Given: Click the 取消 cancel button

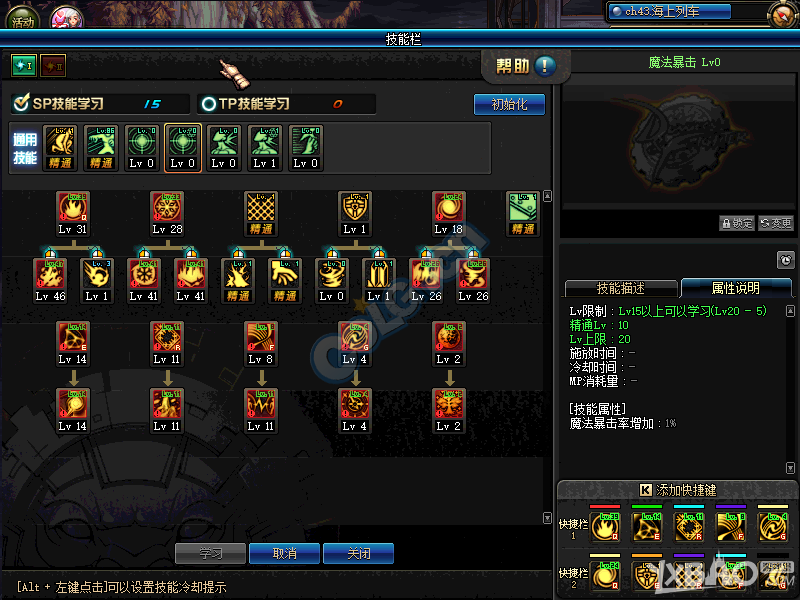Looking at the screenshot, I should tap(285, 553).
